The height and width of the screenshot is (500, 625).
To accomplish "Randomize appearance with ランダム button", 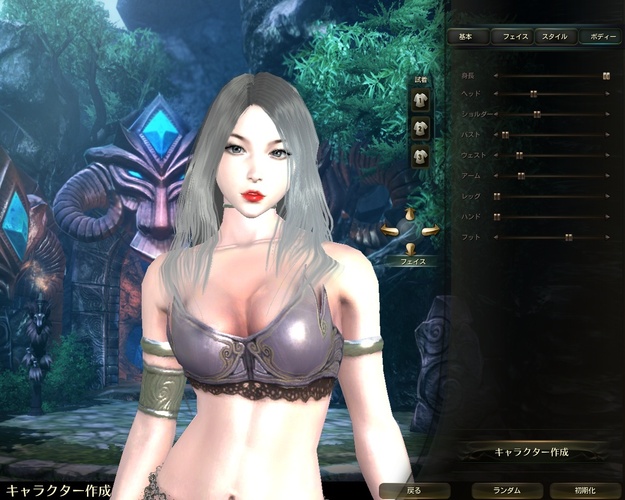I will [506, 491].
